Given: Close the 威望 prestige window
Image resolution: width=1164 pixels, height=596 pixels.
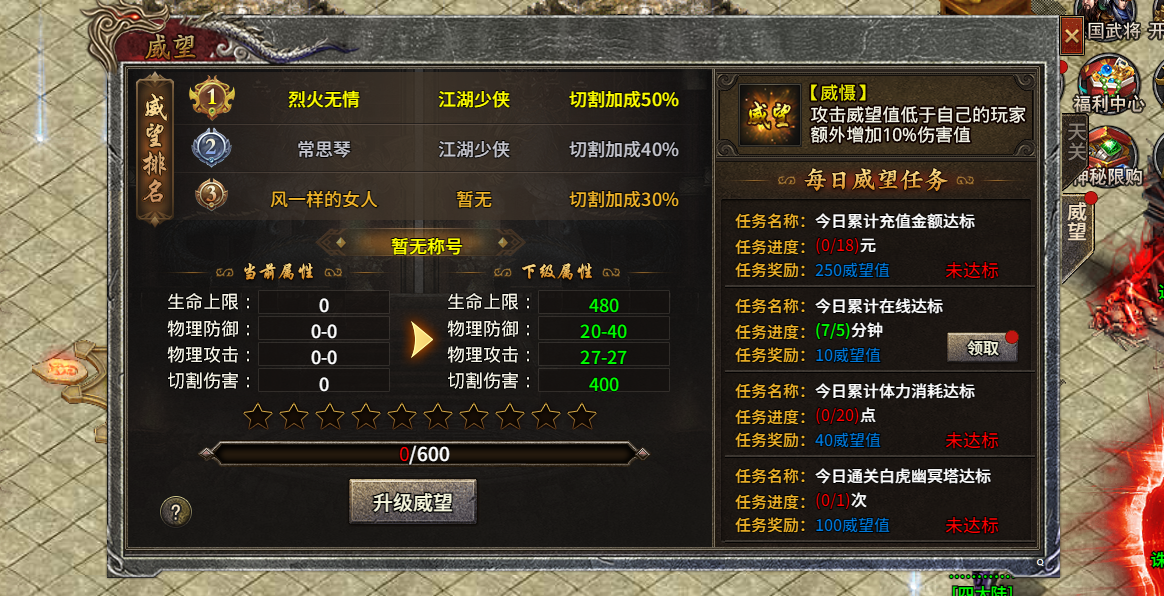Looking at the screenshot, I should point(1071,38).
